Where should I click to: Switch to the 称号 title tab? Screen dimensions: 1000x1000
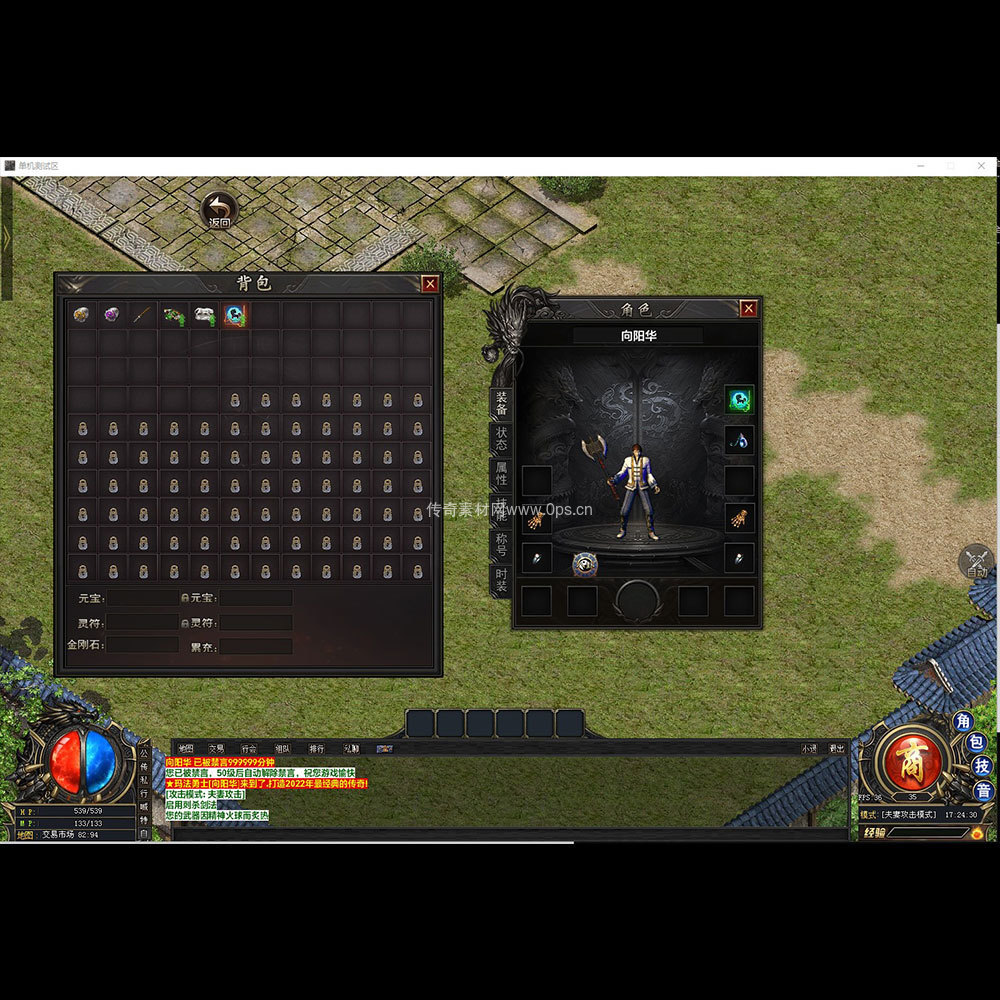coord(501,543)
